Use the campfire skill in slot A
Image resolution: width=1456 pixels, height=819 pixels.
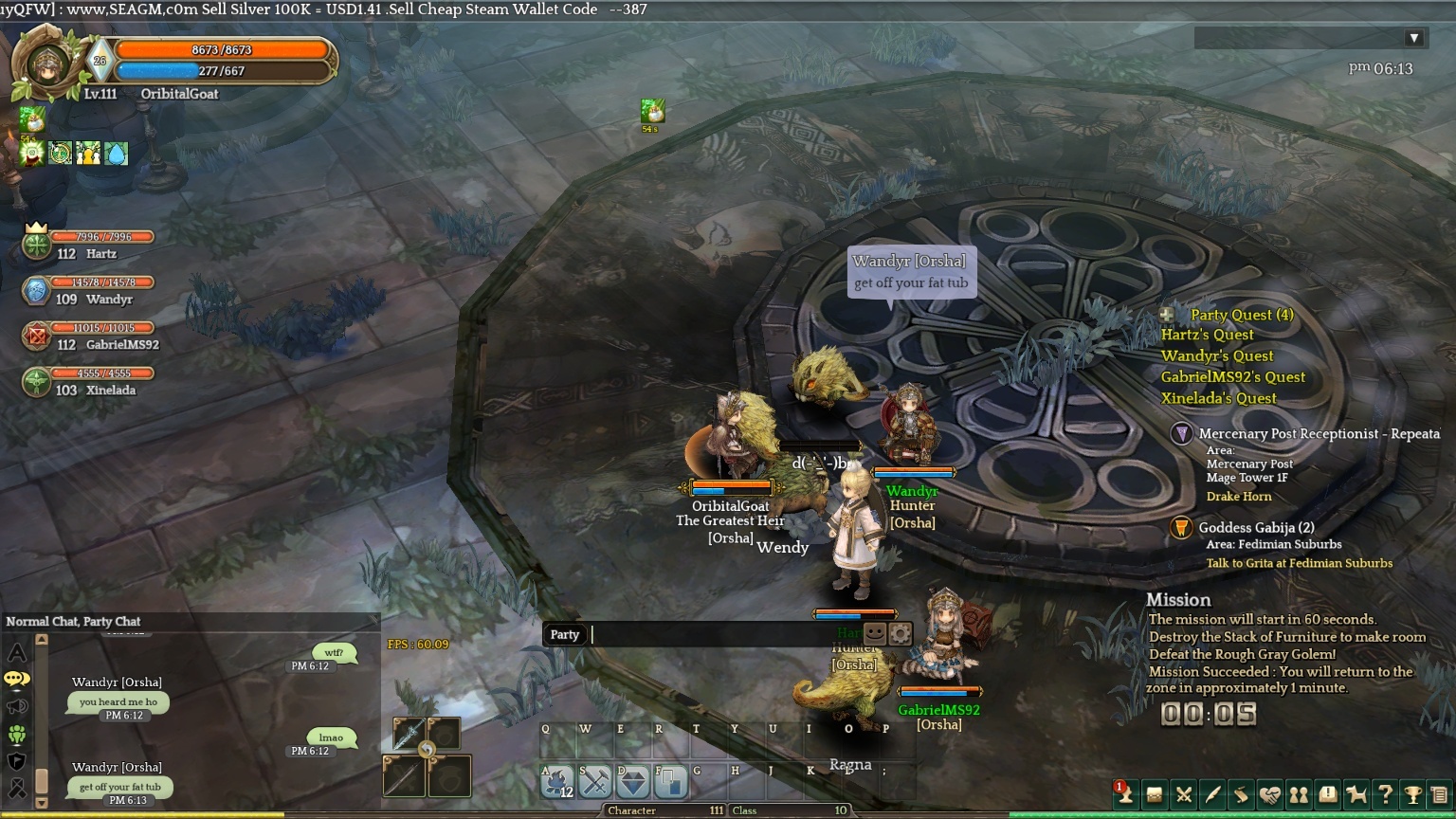coord(557,782)
